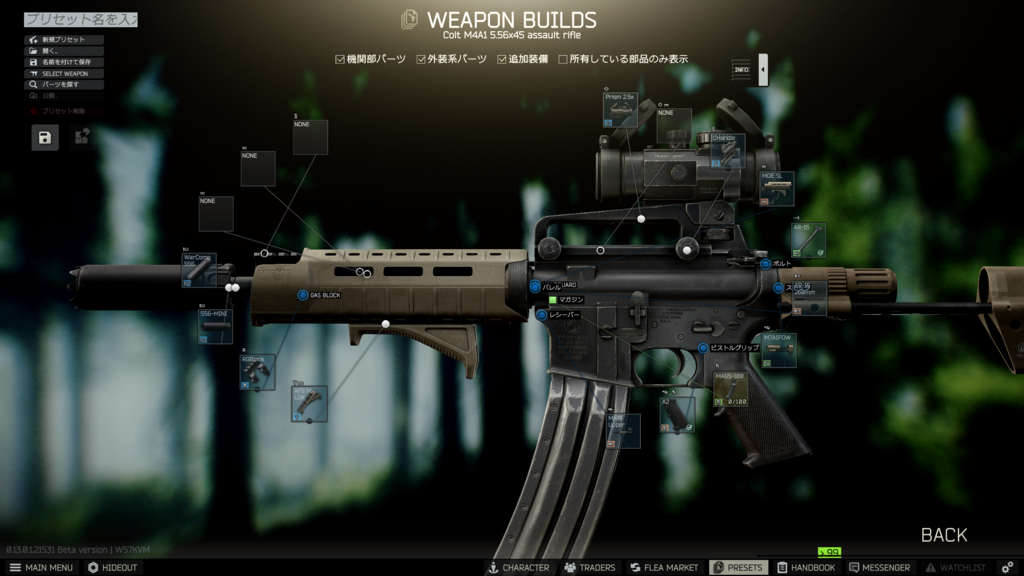Image resolution: width=1024 pixels, height=576 pixels.
Task: Toggle the 追加装備 checkbox
Action: [x=502, y=59]
